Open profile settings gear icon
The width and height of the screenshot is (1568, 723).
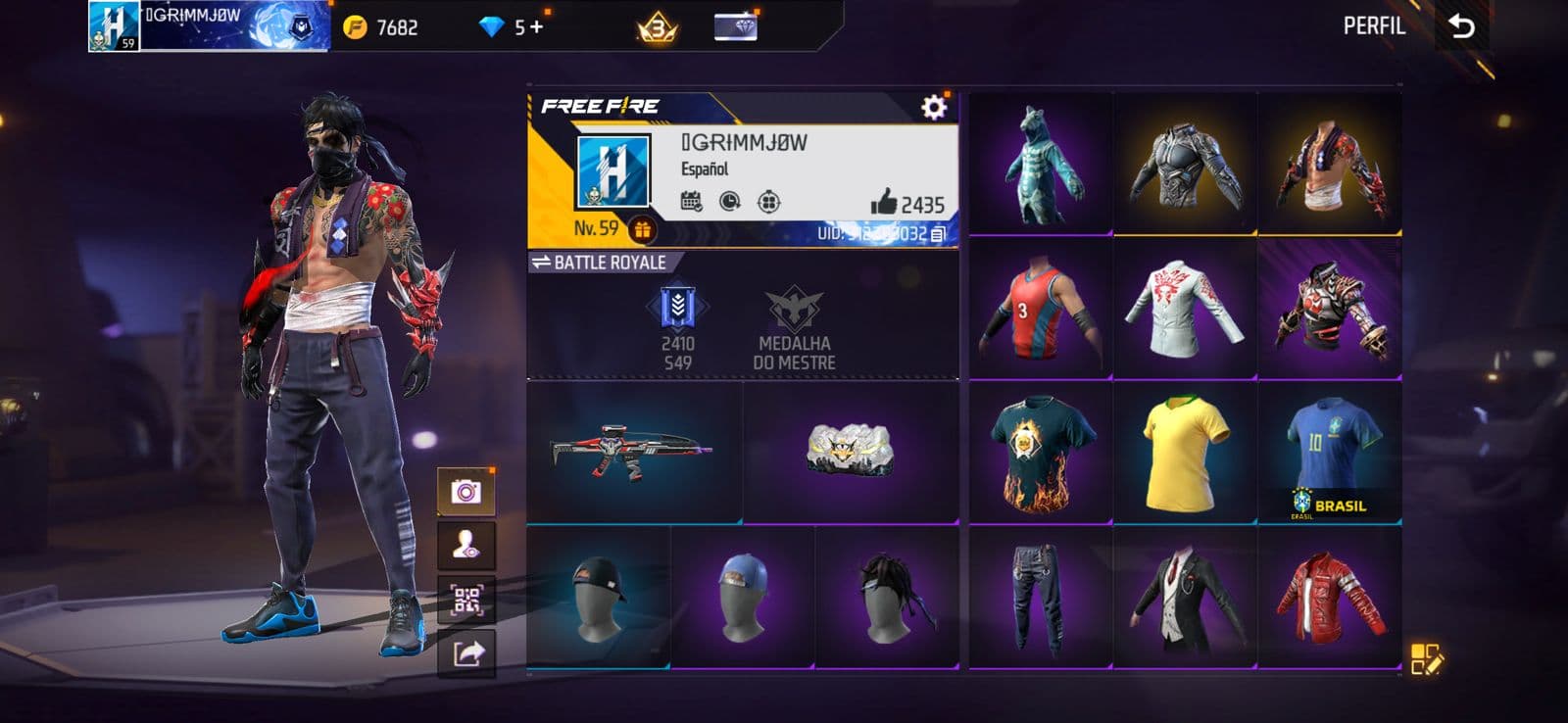click(x=934, y=106)
